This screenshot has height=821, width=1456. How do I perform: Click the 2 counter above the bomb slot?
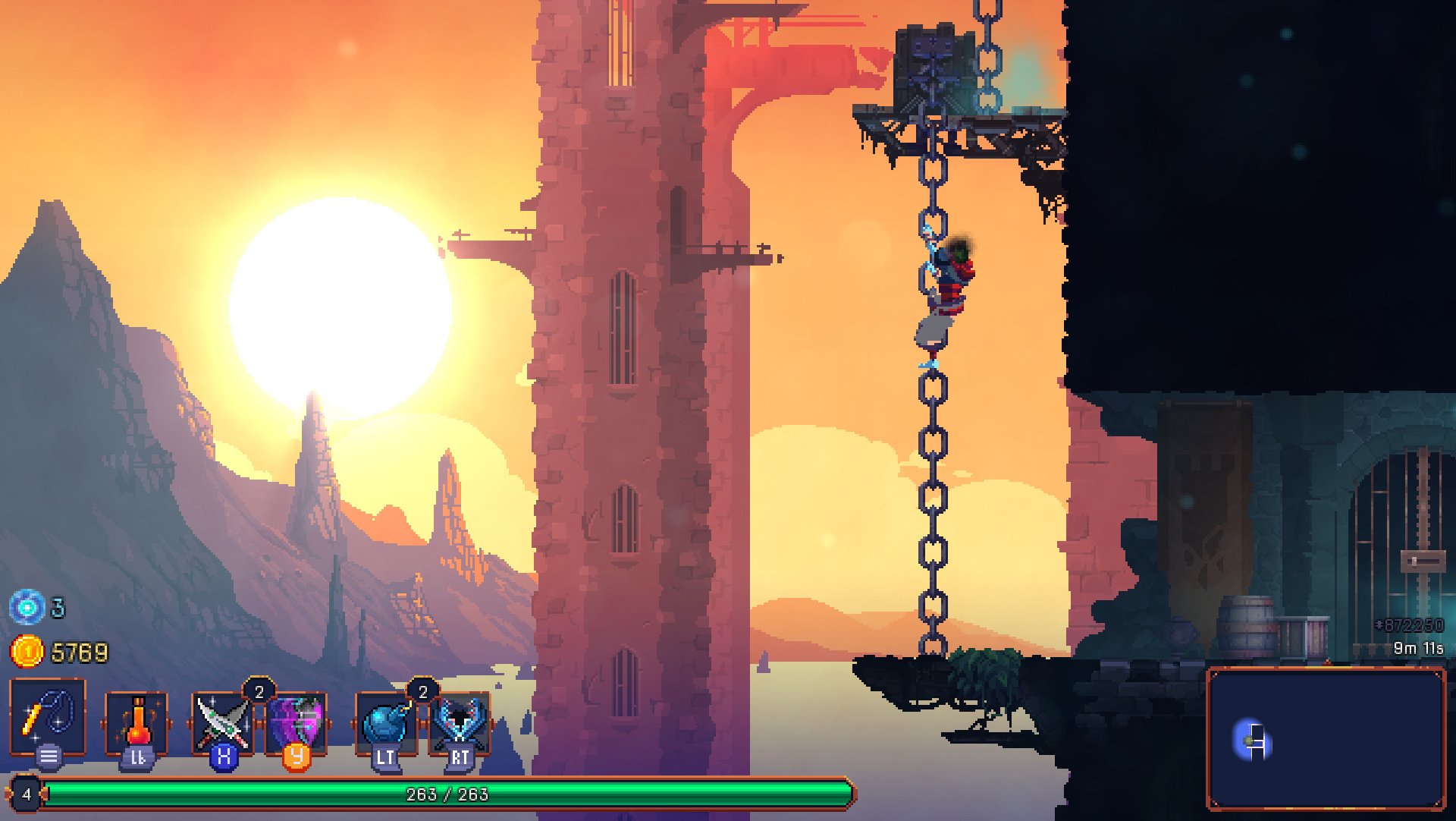coord(423,692)
